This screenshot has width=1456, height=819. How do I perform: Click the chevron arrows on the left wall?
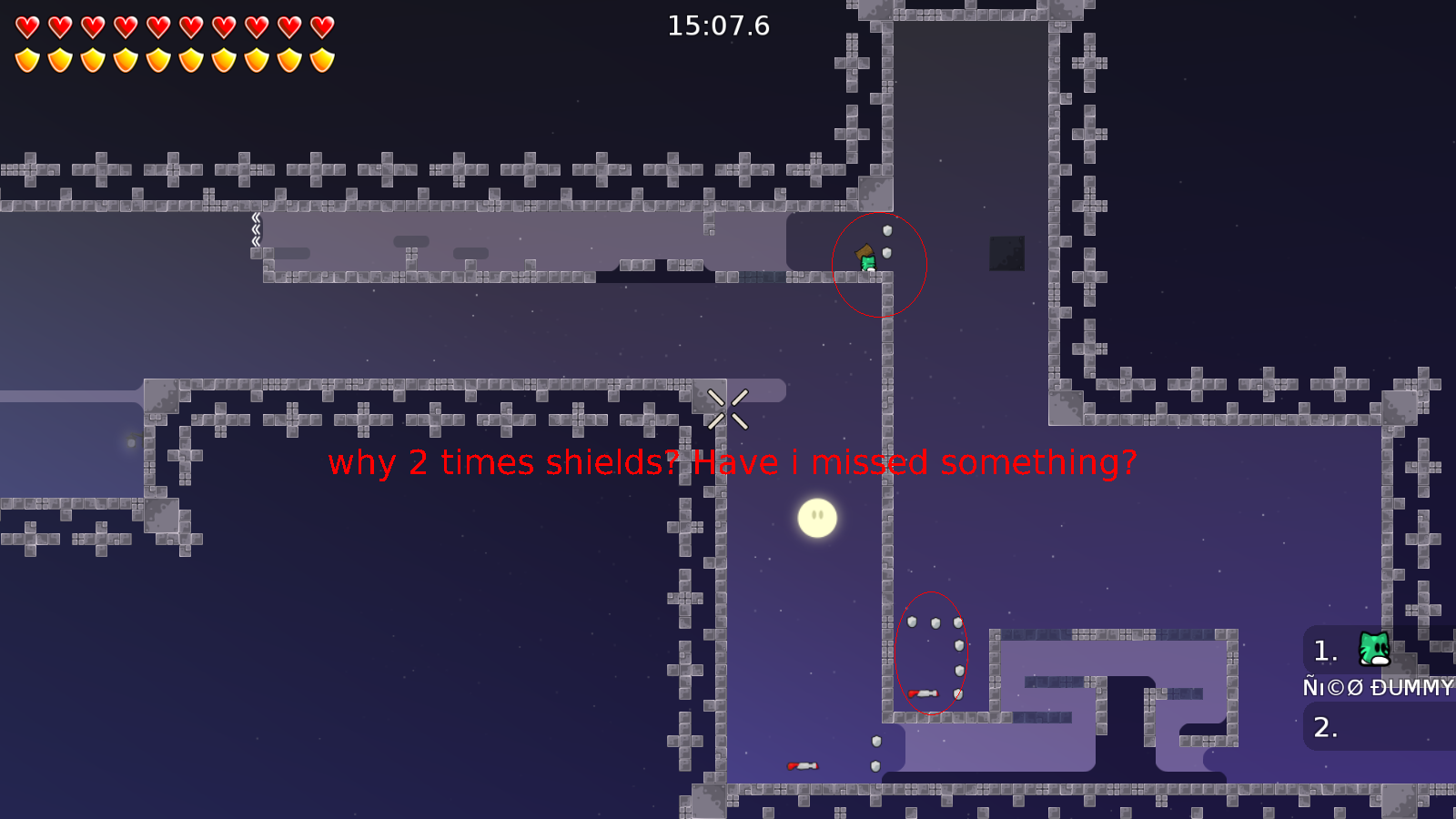(257, 230)
